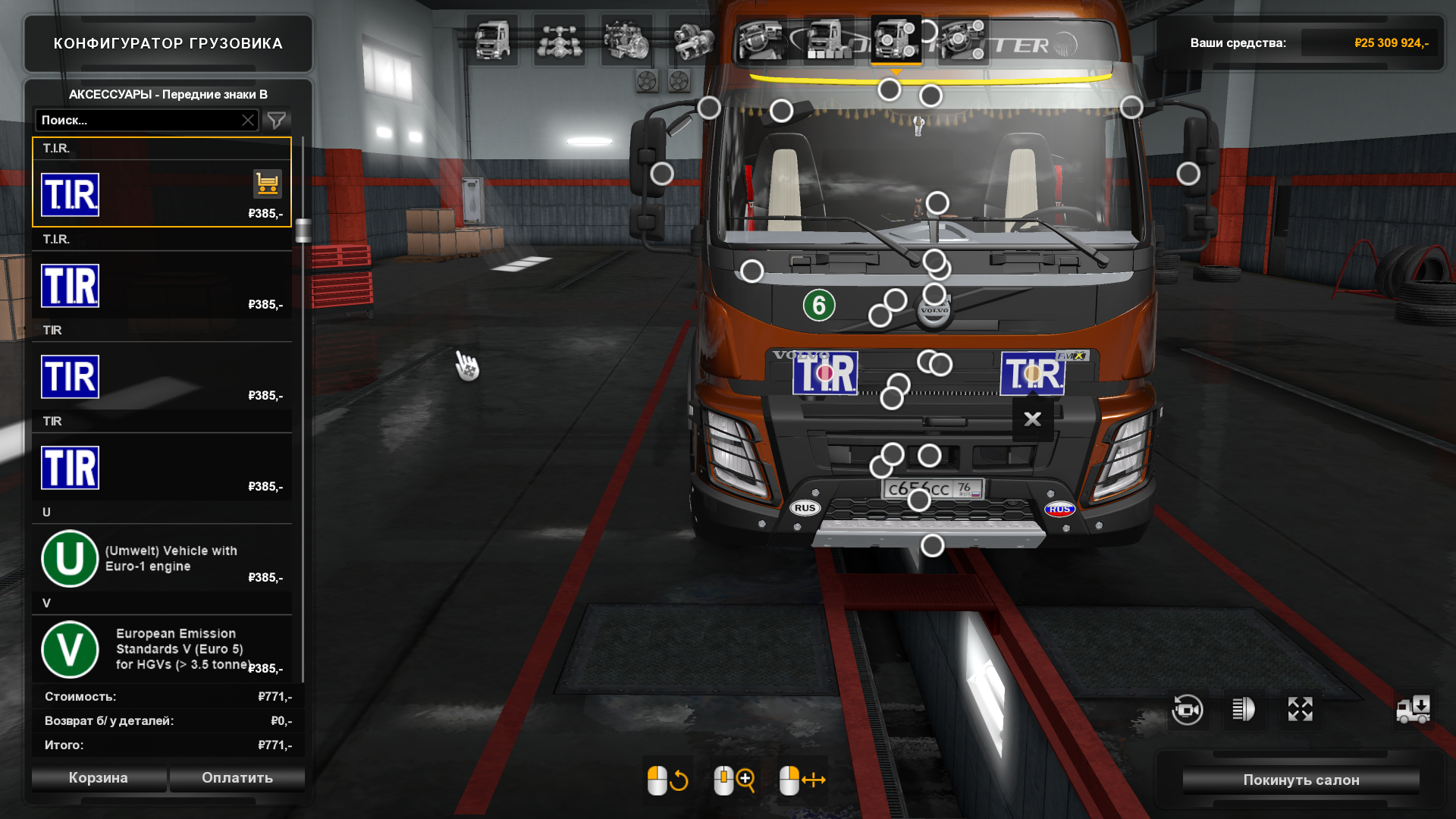Toggle the headlights icon
The image size is (1456, 819).
[1244, 710]
